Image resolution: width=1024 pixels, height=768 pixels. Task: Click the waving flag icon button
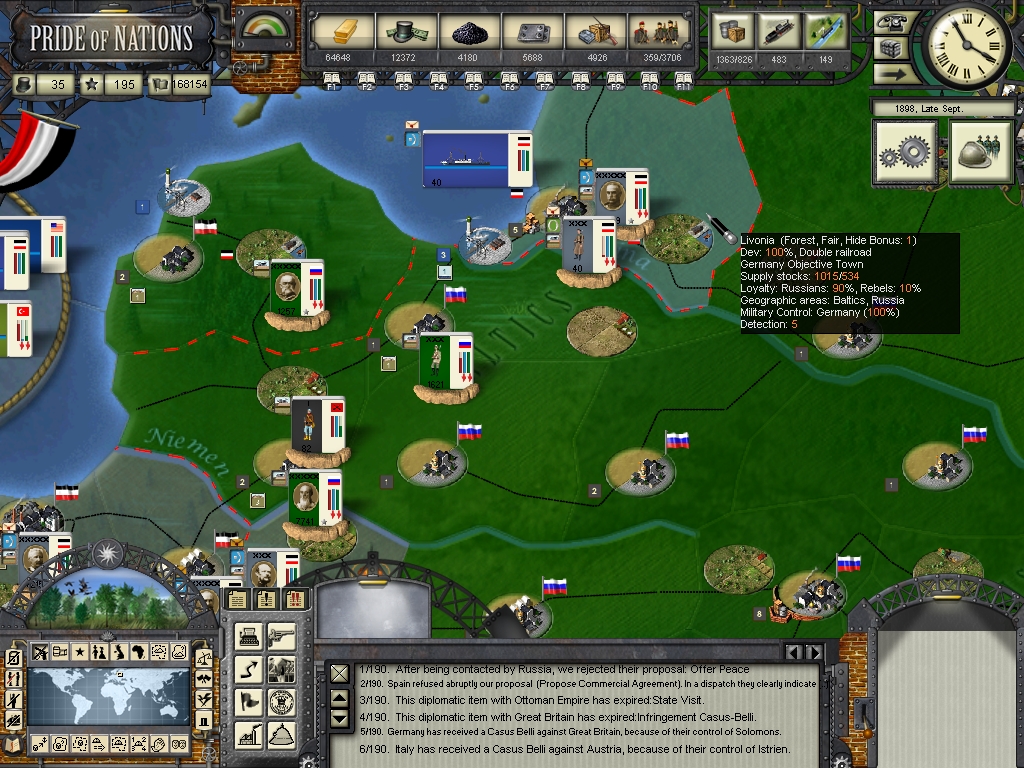(249, 701)
